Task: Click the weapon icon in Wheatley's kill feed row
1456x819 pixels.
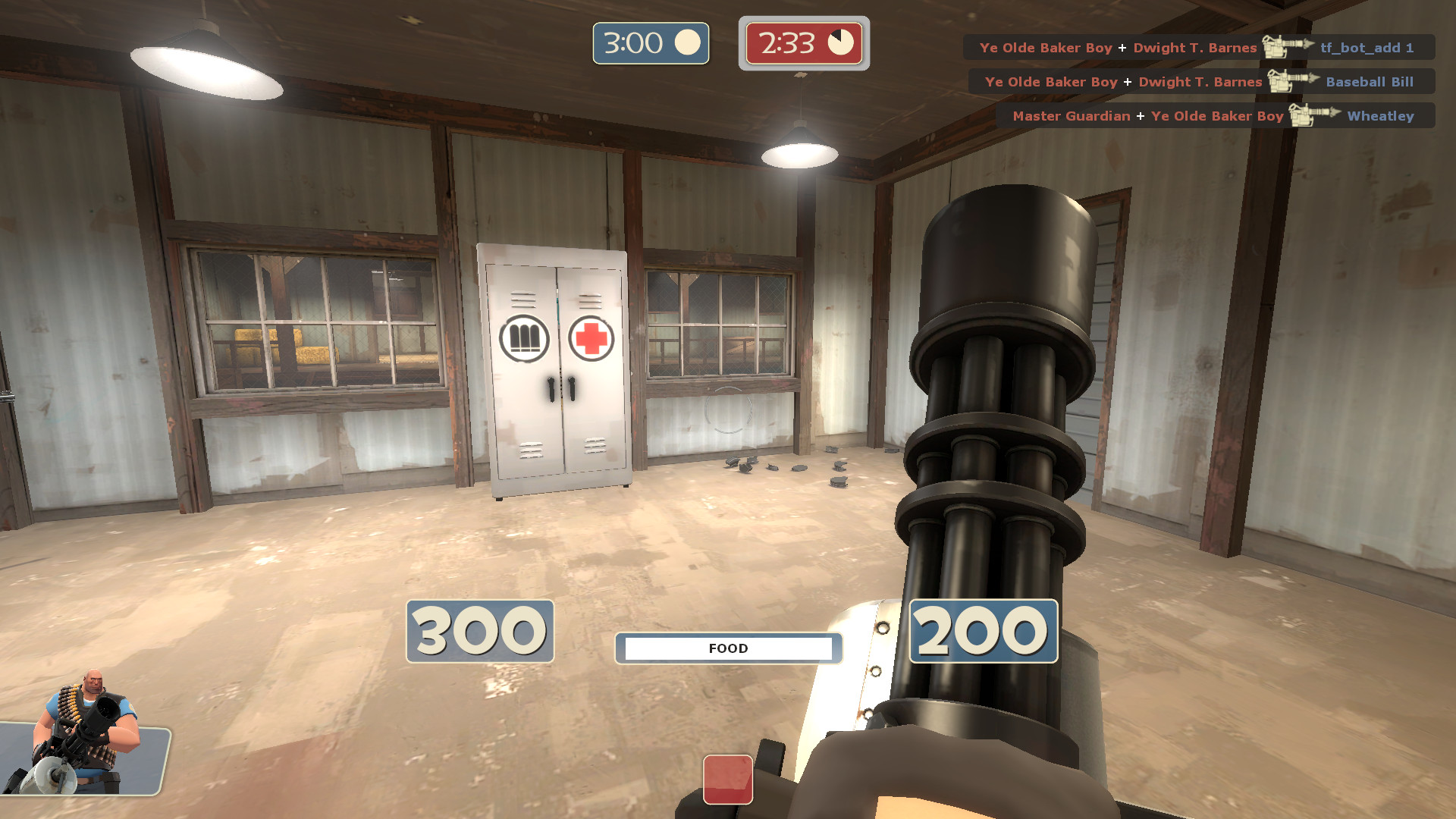Action: [x=1311, y=116]
